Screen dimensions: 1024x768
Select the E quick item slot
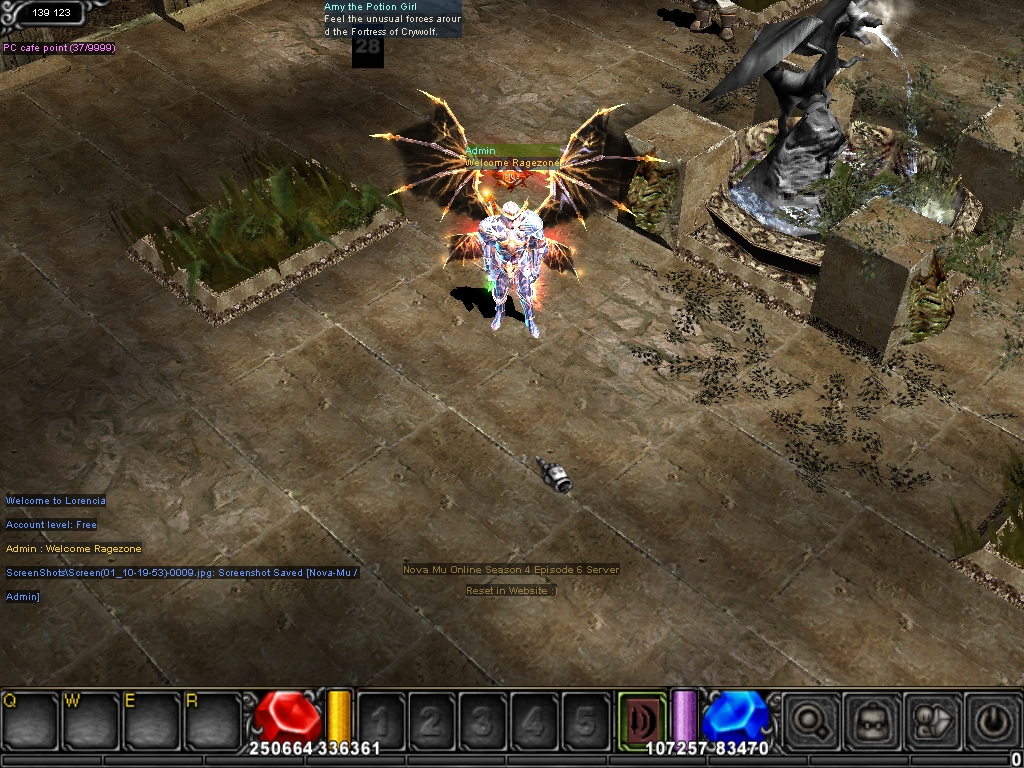pyautogui.click(x=152, y=718)
